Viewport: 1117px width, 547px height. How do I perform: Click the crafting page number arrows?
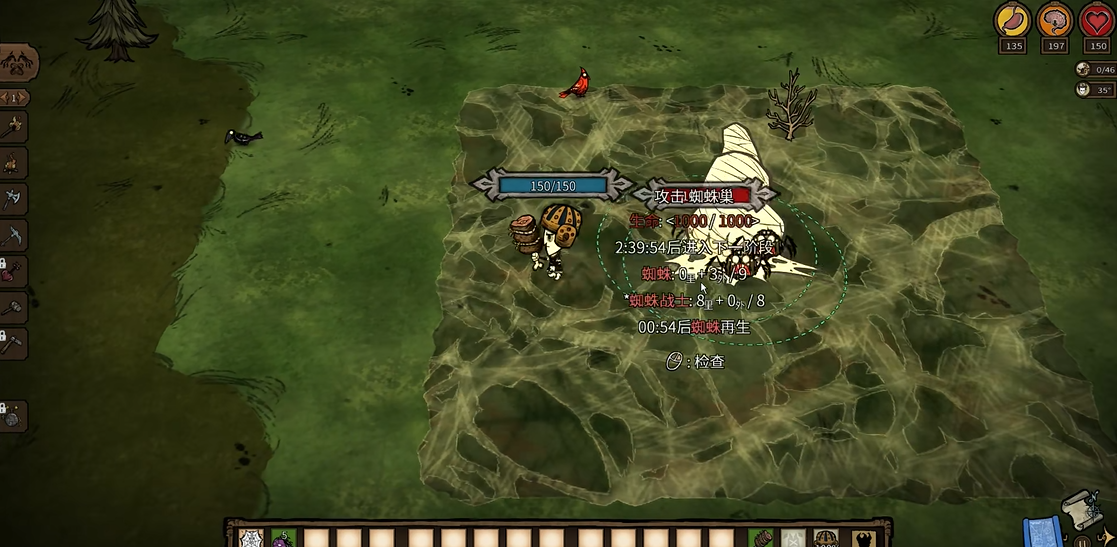click(15, 98)
